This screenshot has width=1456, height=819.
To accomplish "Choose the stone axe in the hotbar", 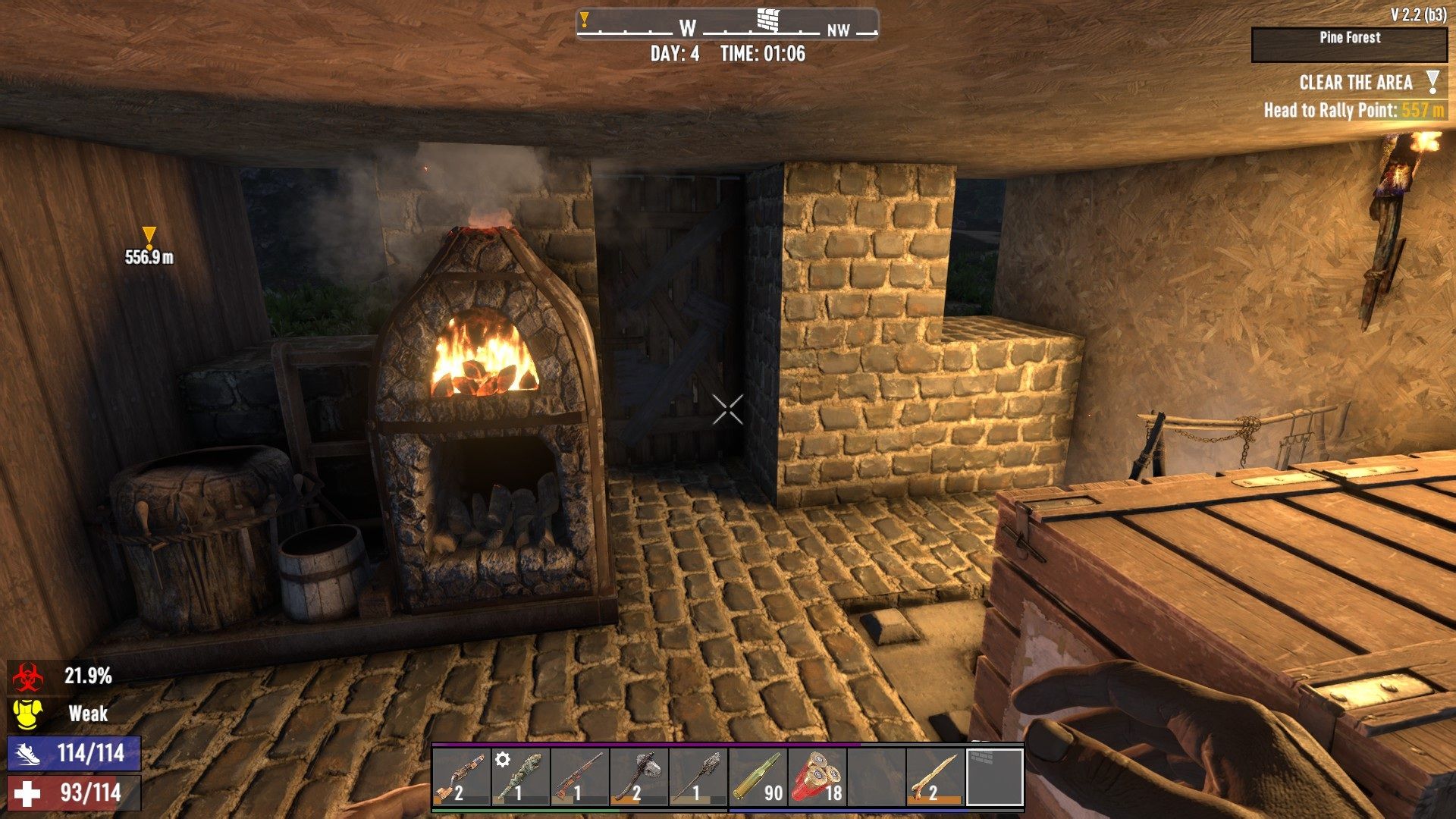I will pyautogui.click(x=639, y=777).
